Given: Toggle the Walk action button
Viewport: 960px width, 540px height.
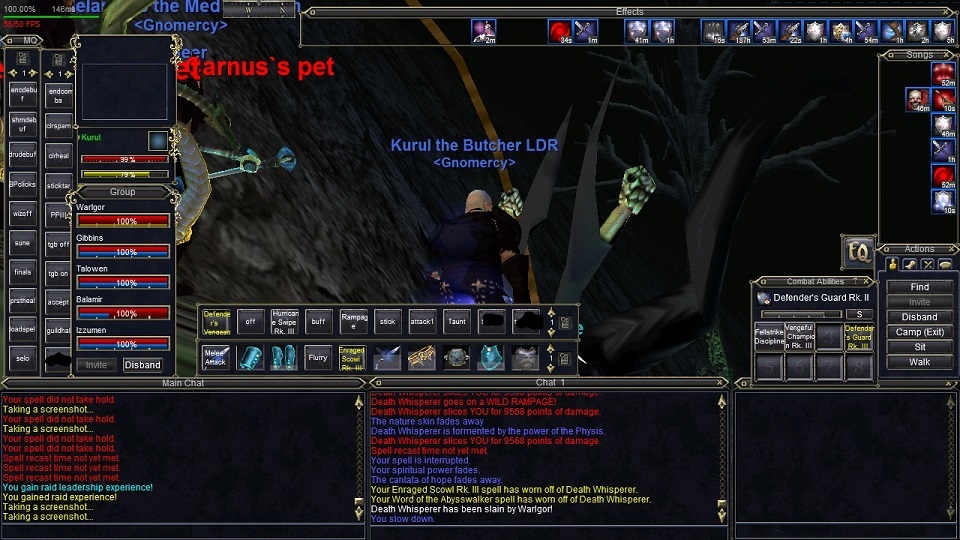Looking at the screenshot, I should [919, 362].
